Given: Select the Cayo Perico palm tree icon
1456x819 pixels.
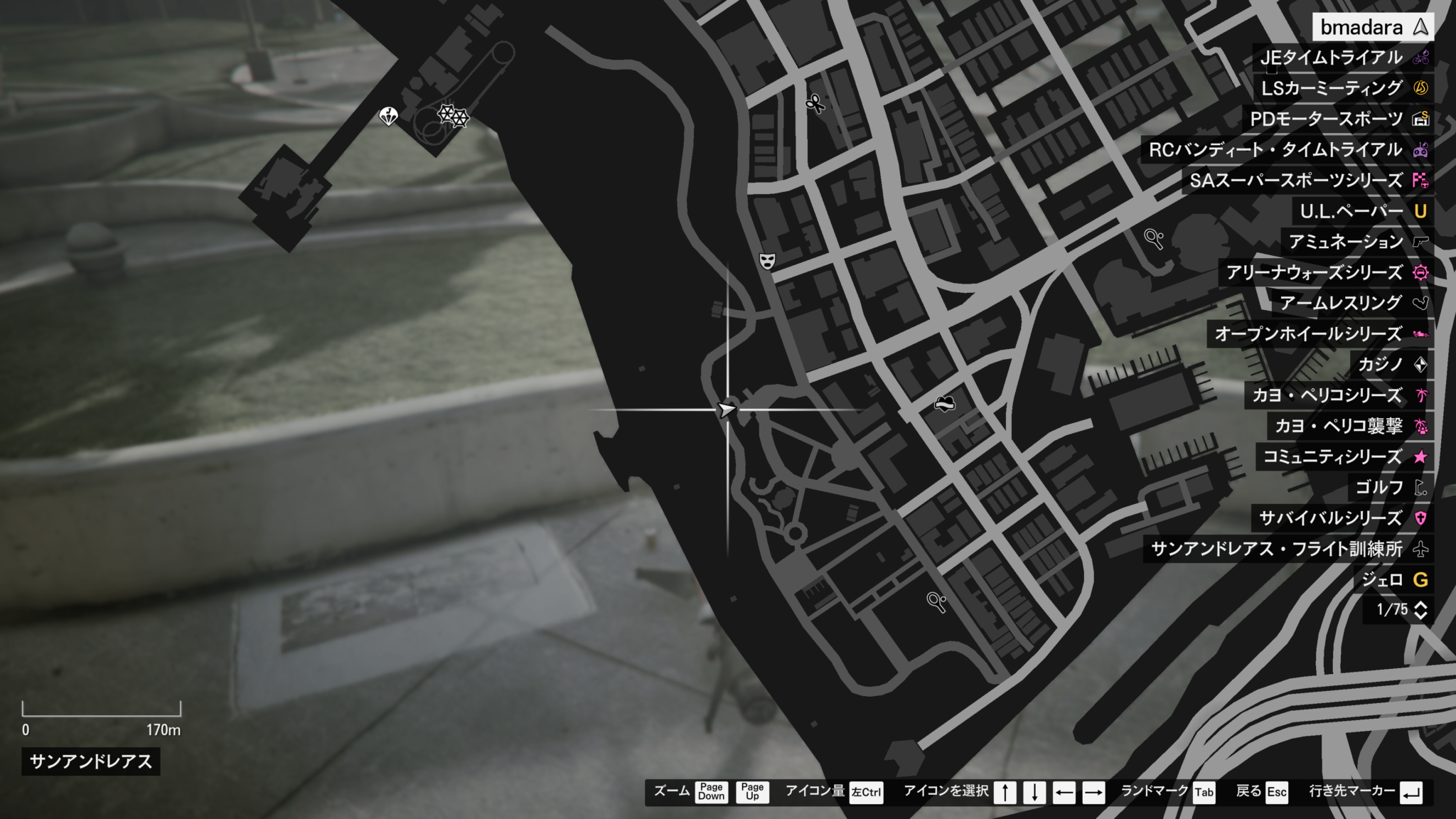Looking at the screenshot, I should tap(1422, 396).
